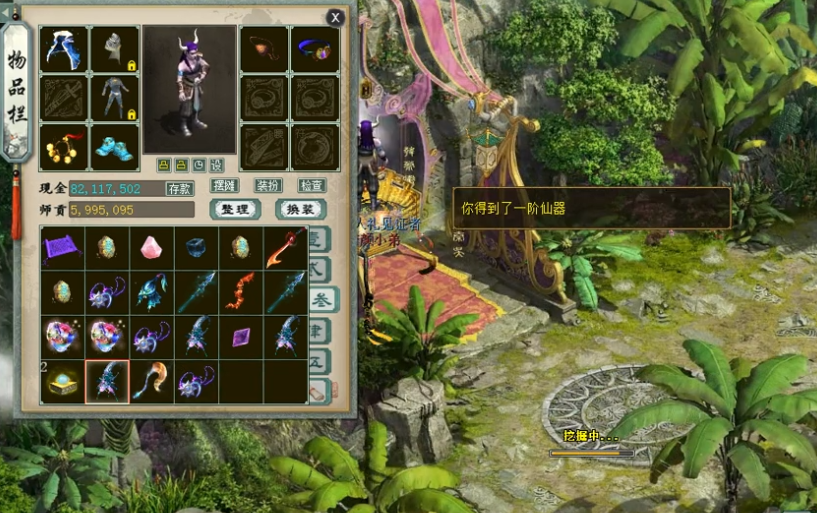Click the equipped golden bead bracelet slot
The image size is (817, 513).
[63, 147]
